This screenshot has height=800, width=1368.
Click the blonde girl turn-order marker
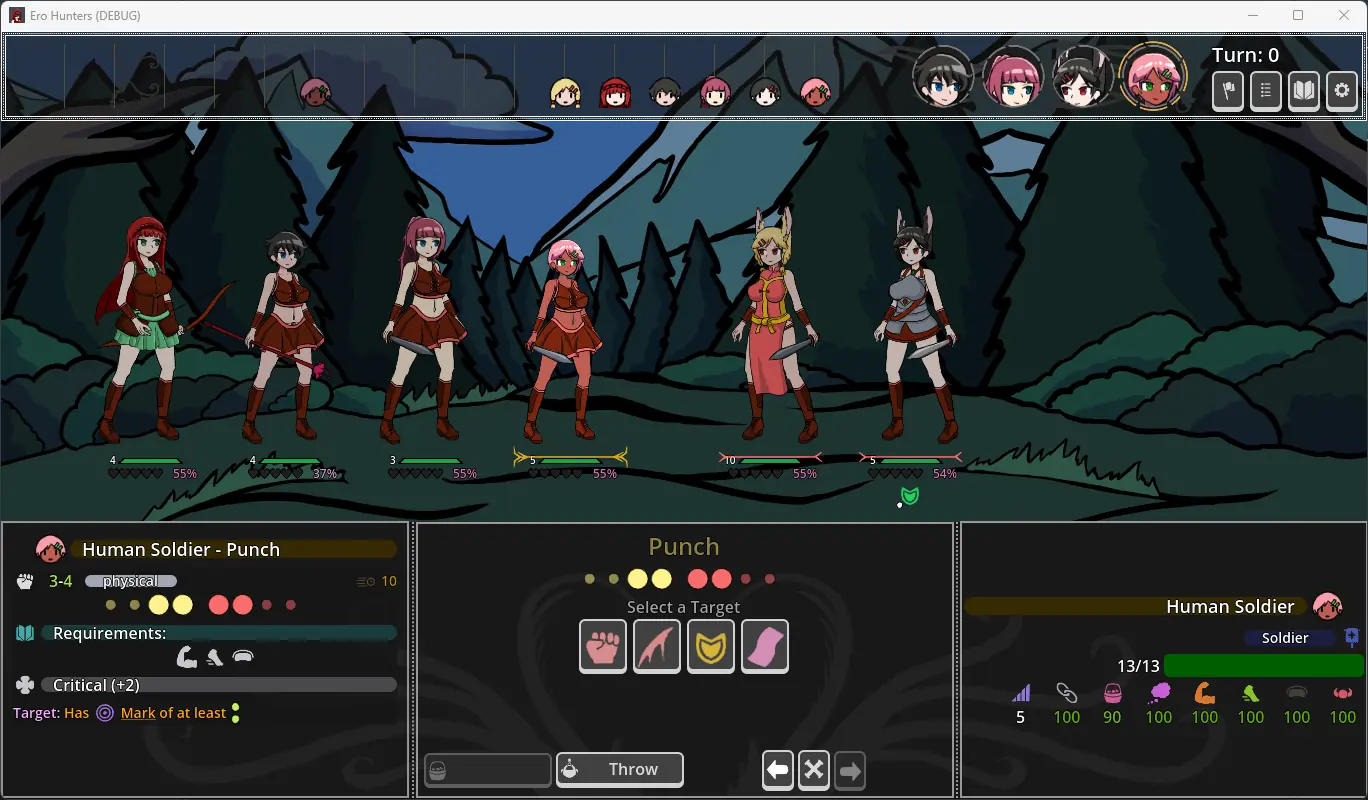(565, 93)
